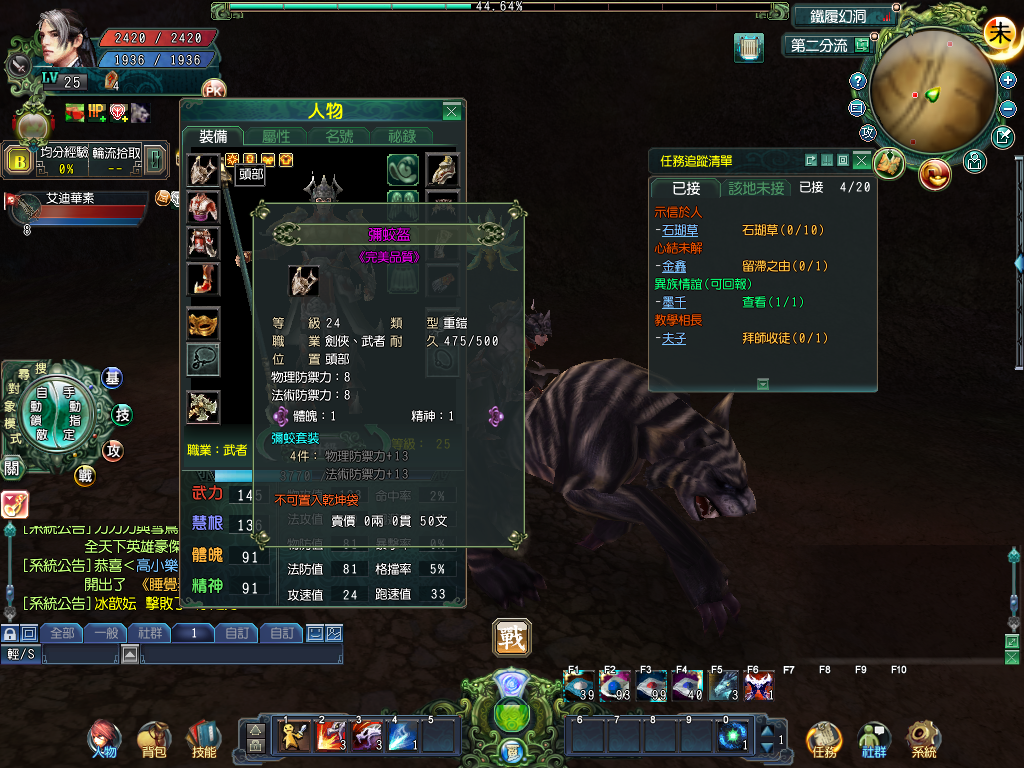Open the 背包 backpack
Viewport: 1024px width, 768px height.
pos(154,739)
